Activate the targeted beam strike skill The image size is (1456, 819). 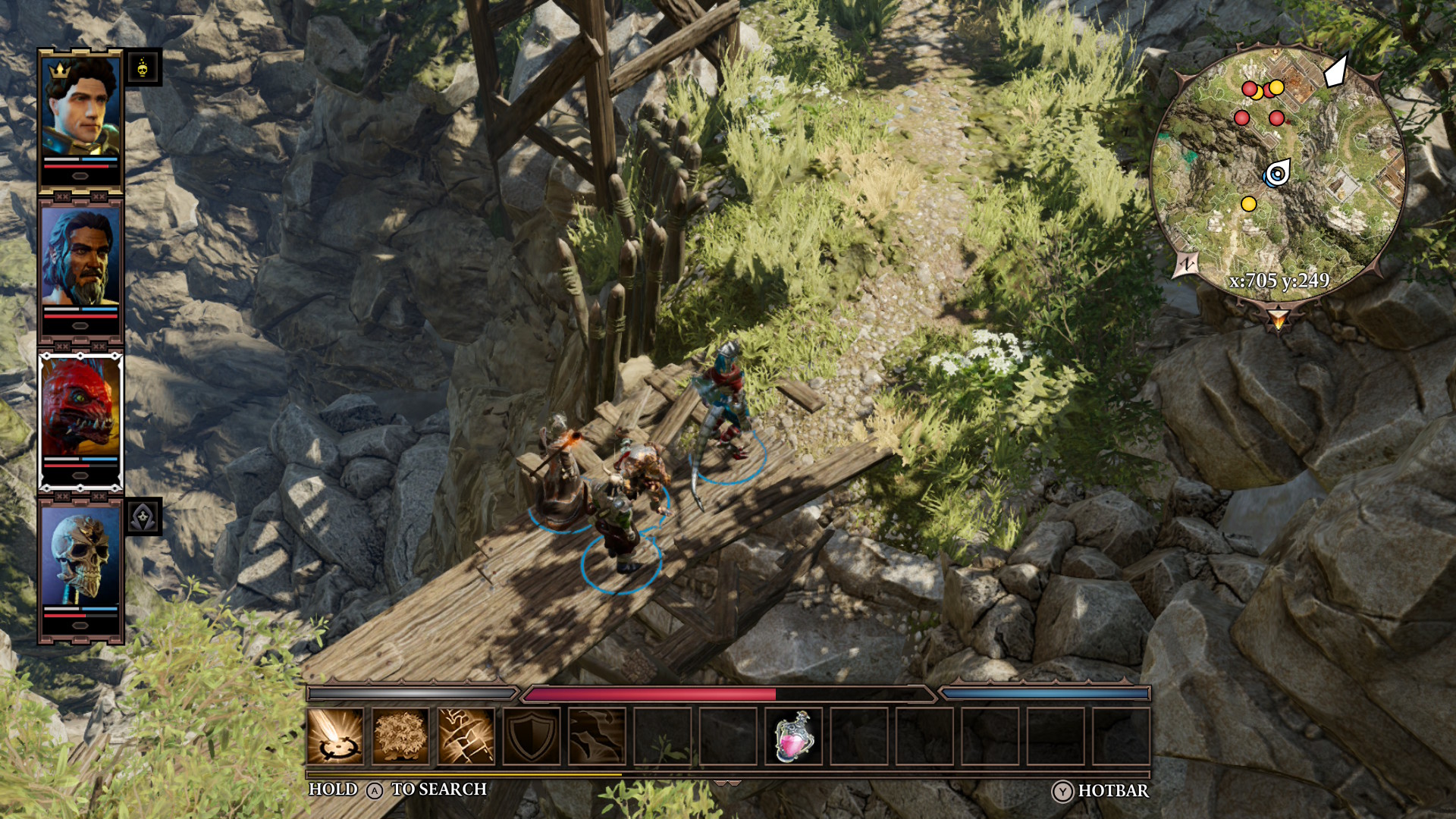tap(335, 736)
